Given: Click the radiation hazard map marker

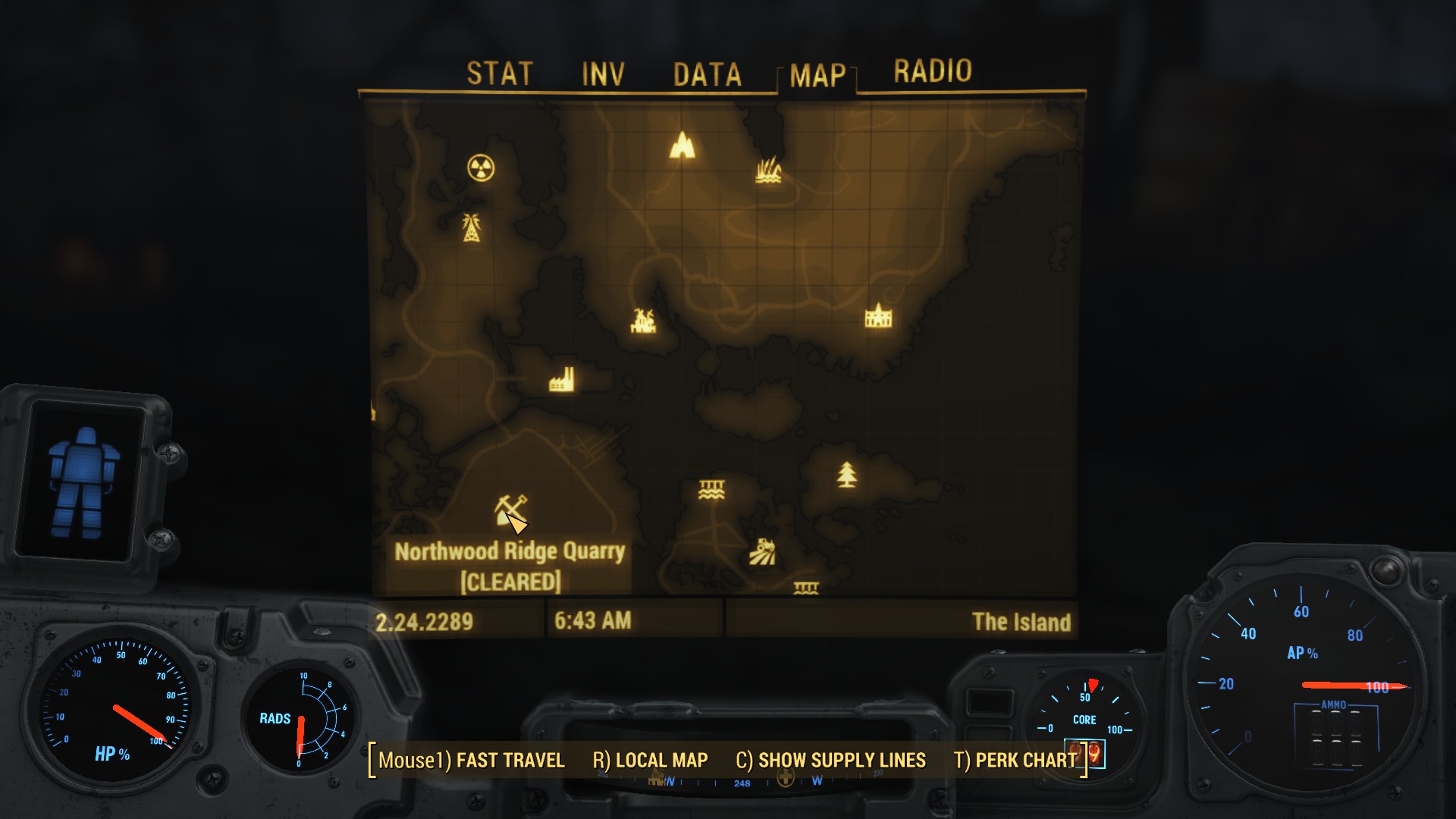Looking at the screenshot, I should coord(481,168).
